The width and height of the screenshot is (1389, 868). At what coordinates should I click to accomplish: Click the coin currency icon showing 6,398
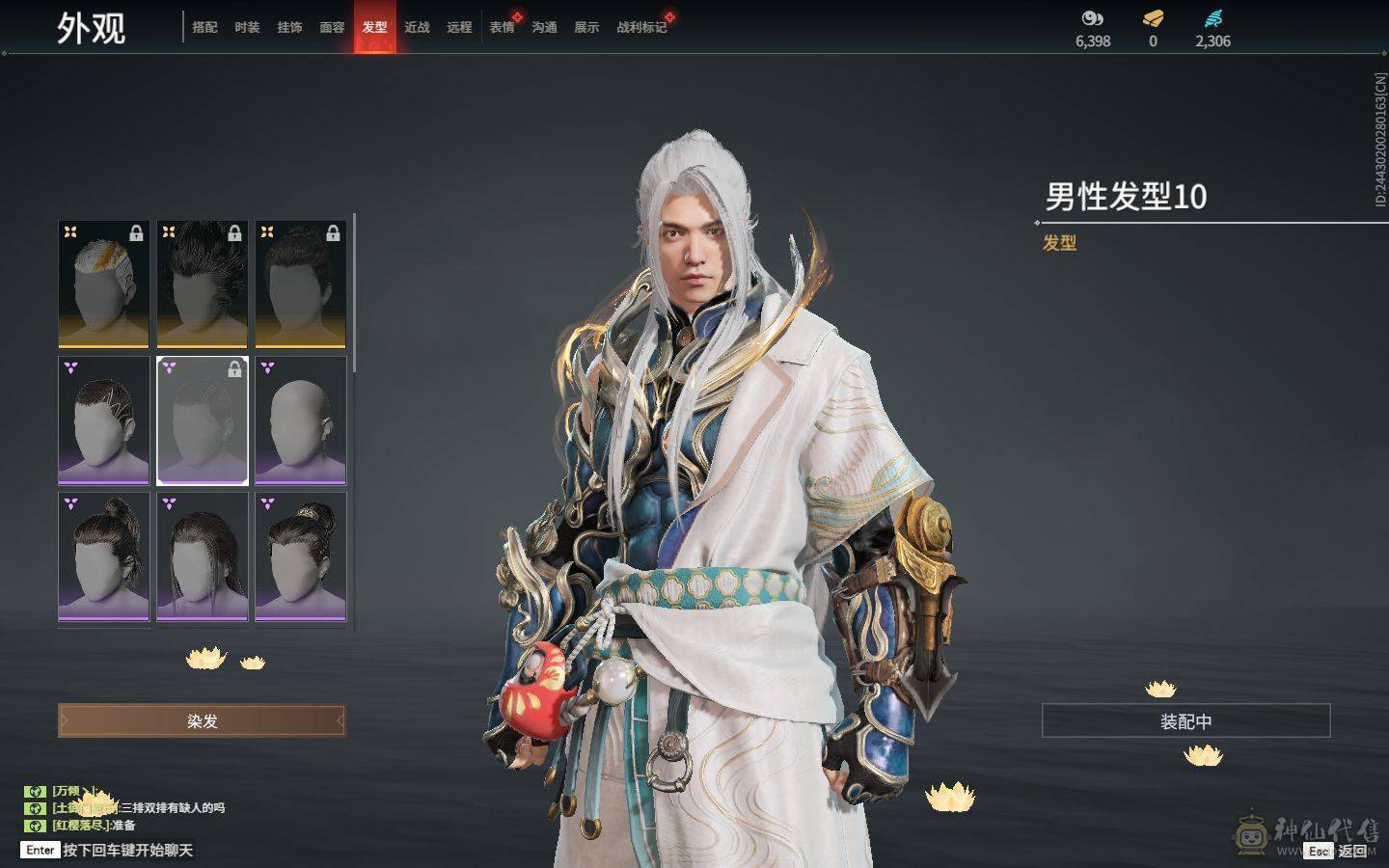pos(1091,17)
